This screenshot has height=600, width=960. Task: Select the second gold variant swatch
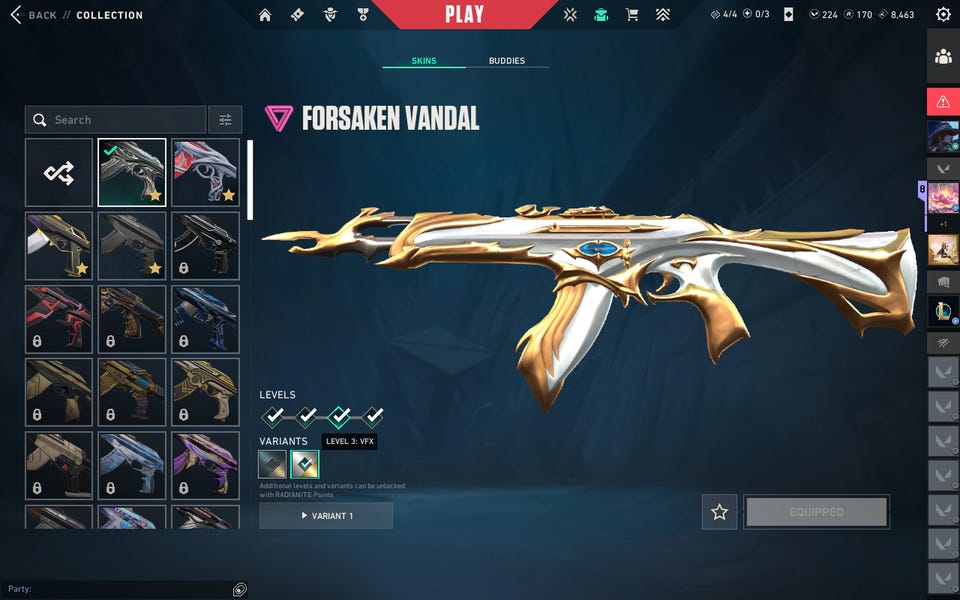click(304, 465)
